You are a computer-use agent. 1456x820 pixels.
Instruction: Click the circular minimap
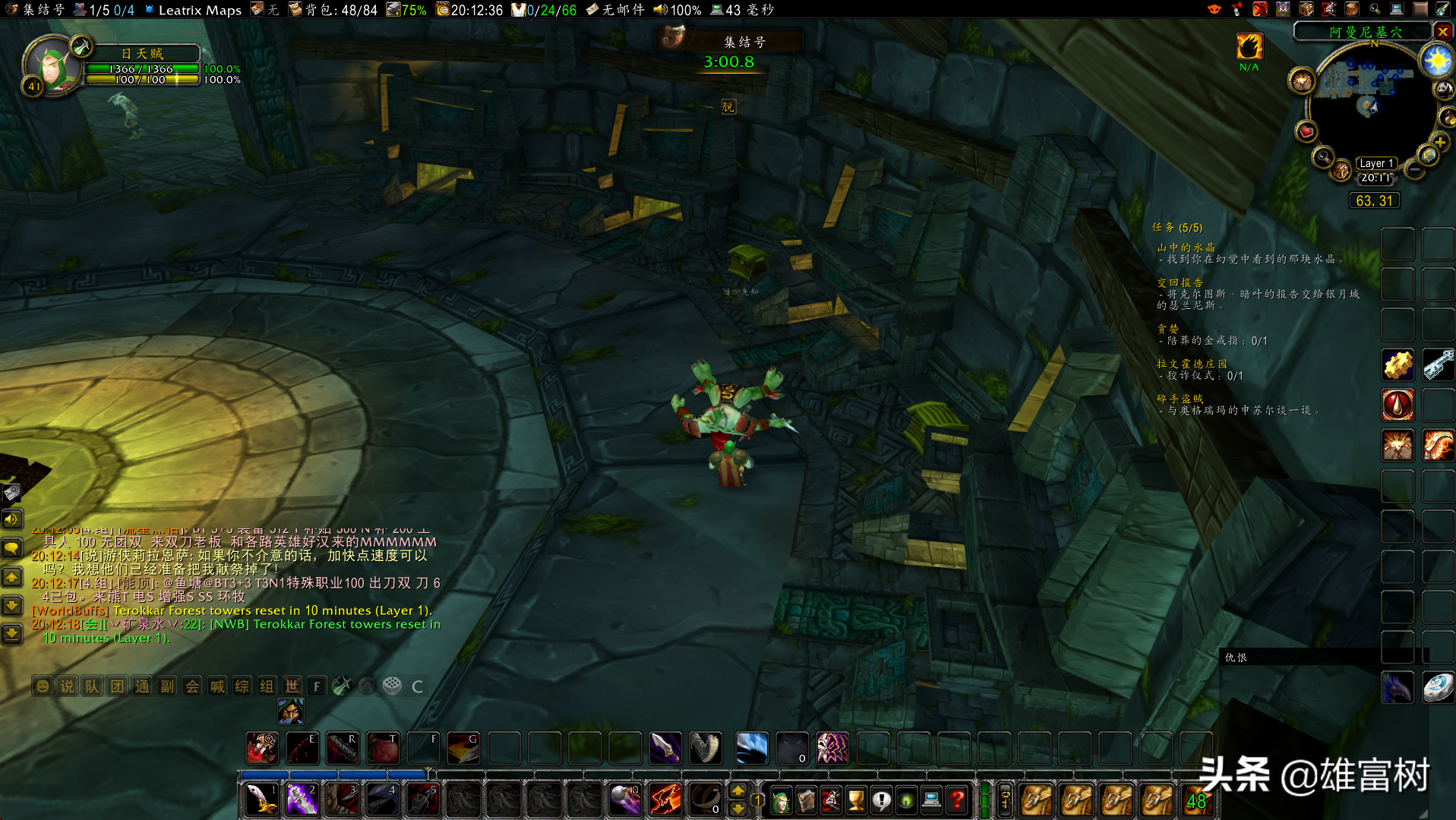[1372, 106]
